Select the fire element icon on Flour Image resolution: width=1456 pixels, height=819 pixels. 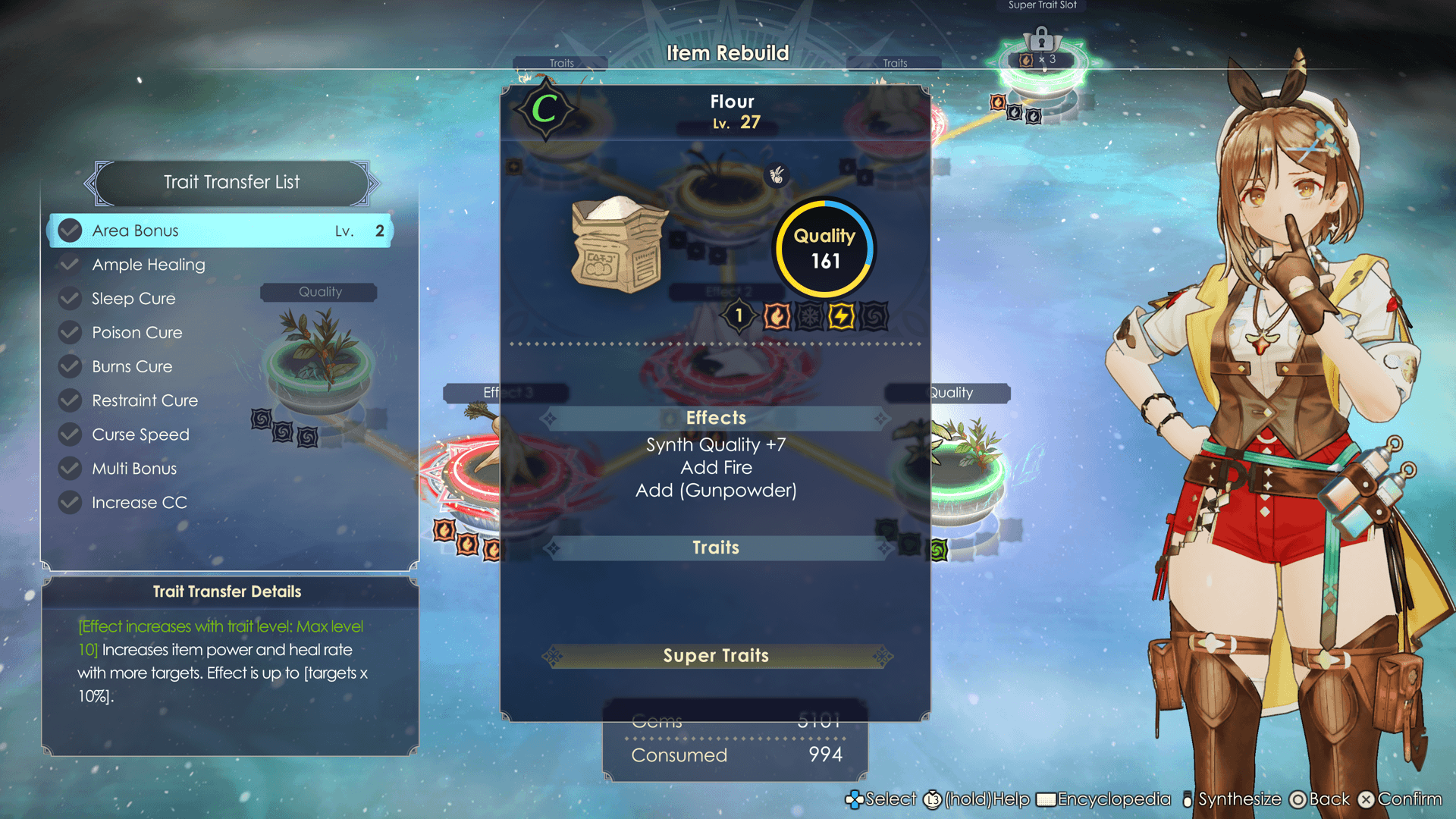(777, 316)
